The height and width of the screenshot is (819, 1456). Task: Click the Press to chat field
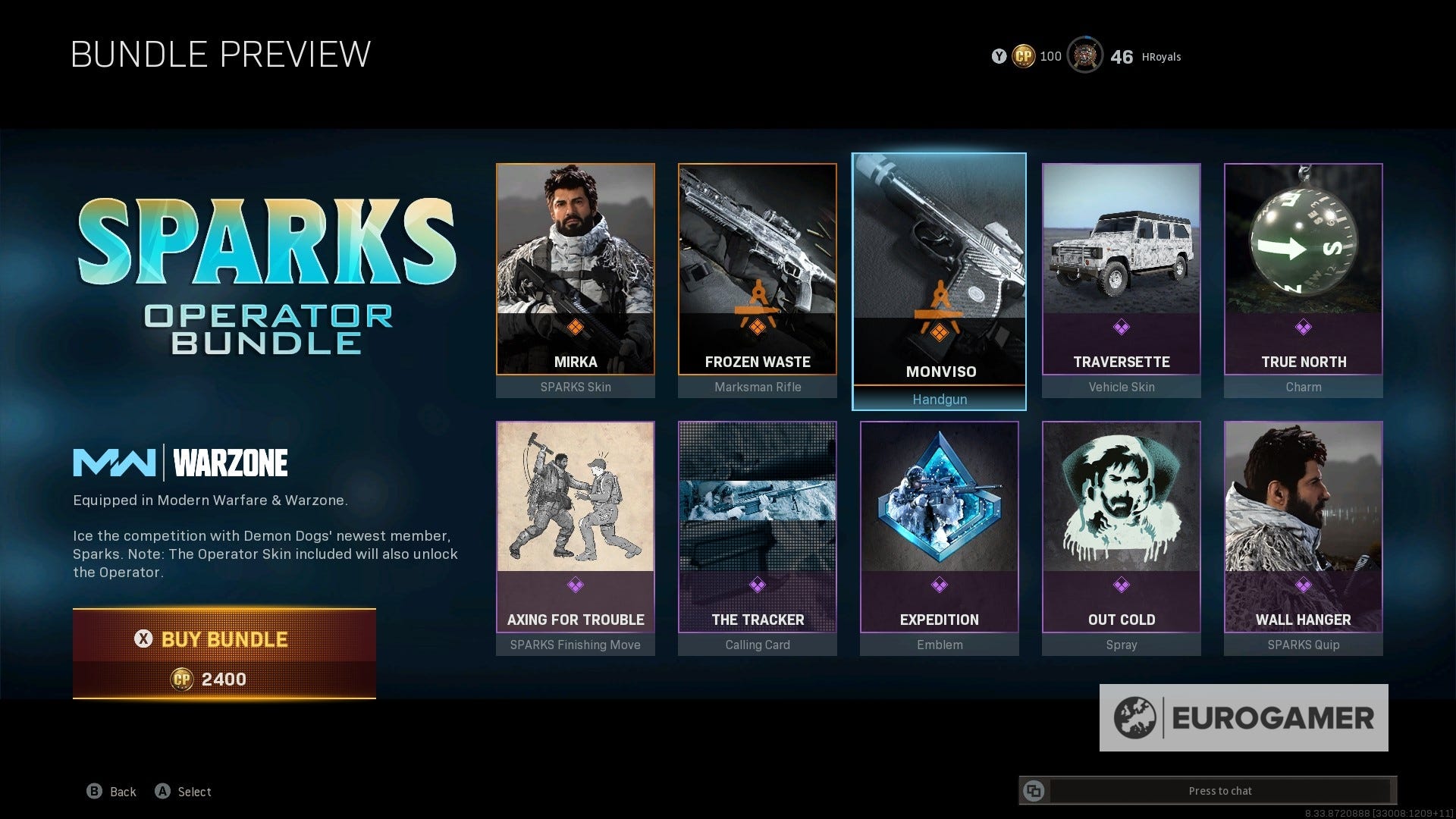pos(1221,790)
